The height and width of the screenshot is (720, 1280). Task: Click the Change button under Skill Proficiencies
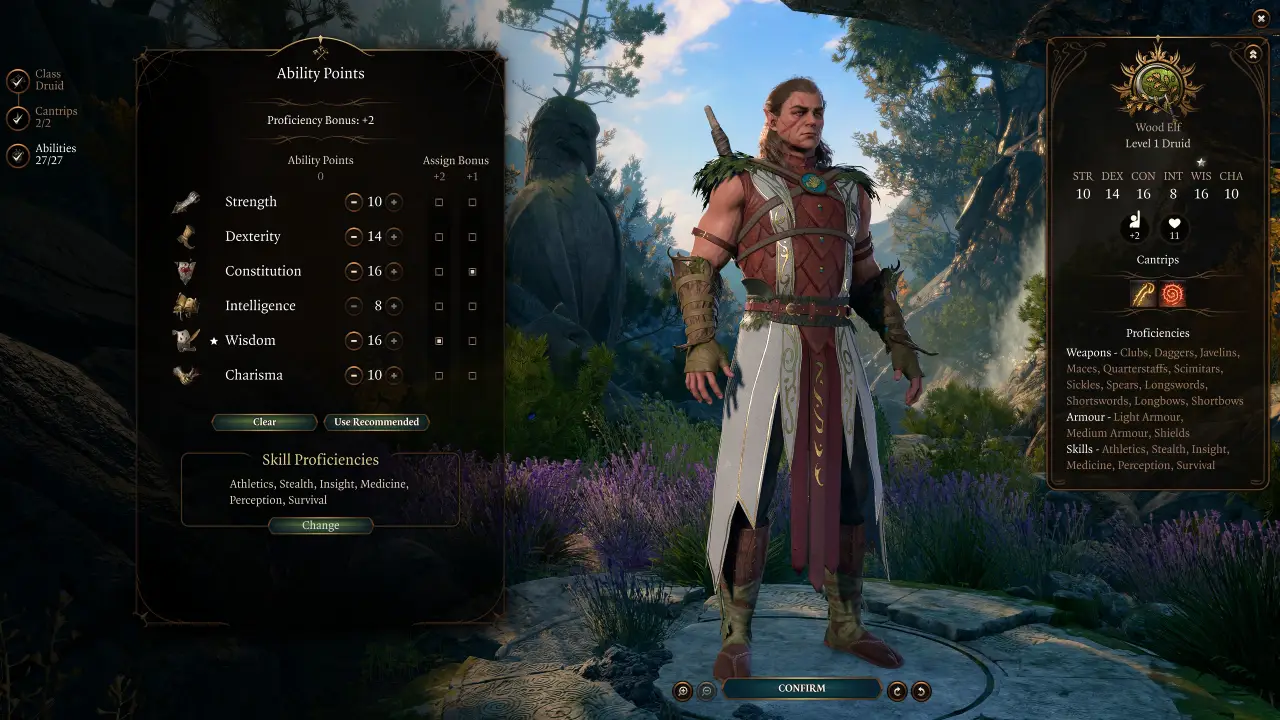point(321,525)
